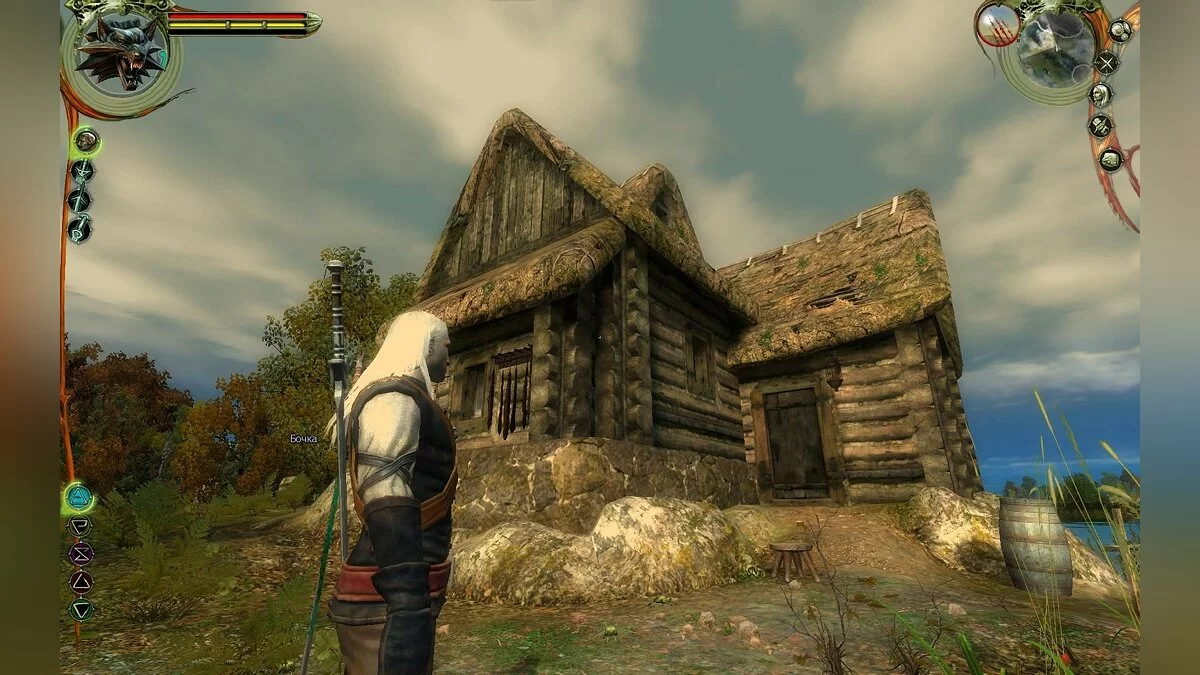Select the red upward triangle Igni sign

click(80, 581)
